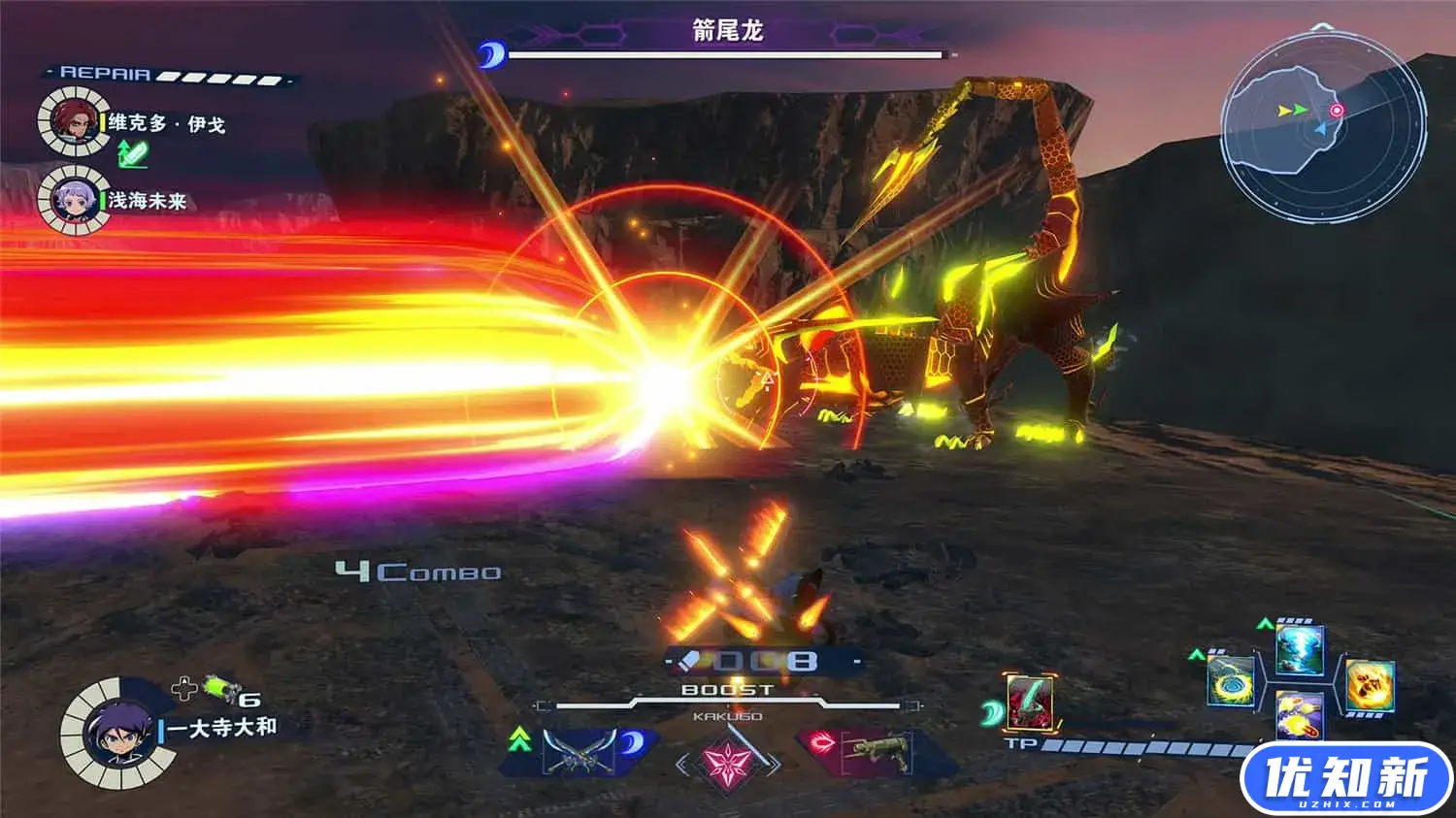
Task: Expand the green arrow above the whirlpool skill
Action: pyautogui.click(x=1196, y=654)
